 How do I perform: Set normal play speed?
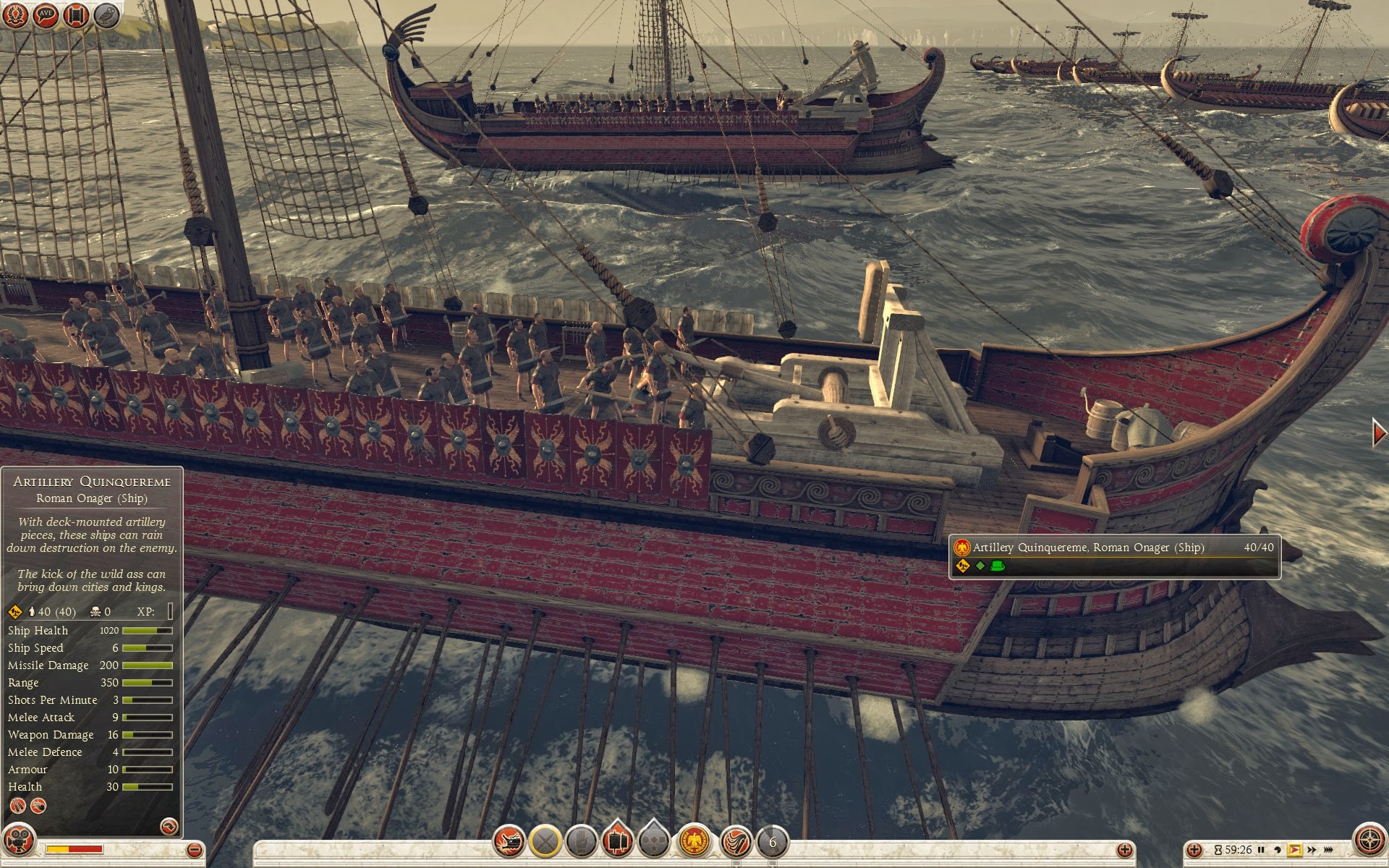click(x=1294, y=850)
